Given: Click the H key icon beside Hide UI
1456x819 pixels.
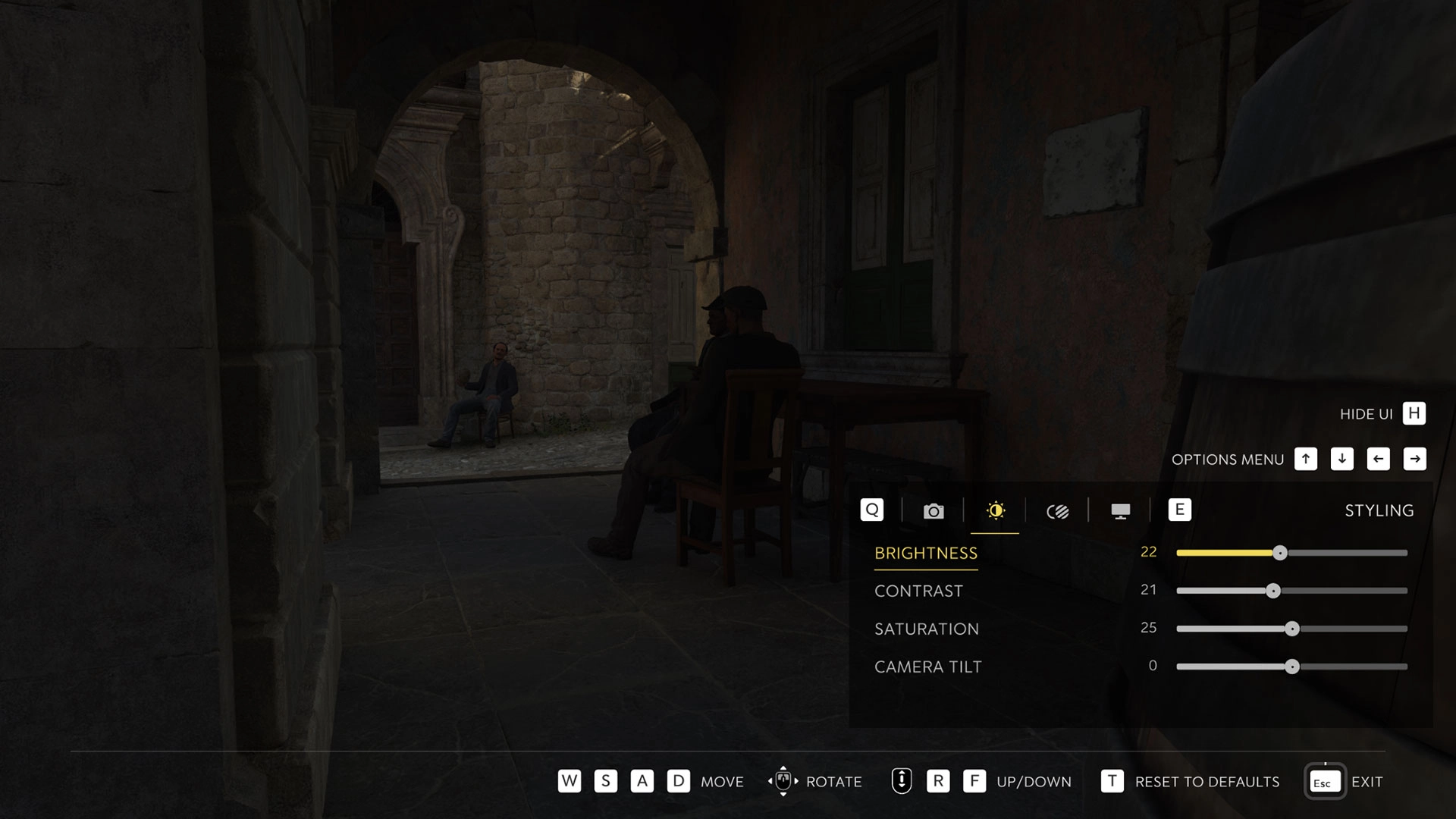Looking at the screenshot, I should [x=1413, y=413].
